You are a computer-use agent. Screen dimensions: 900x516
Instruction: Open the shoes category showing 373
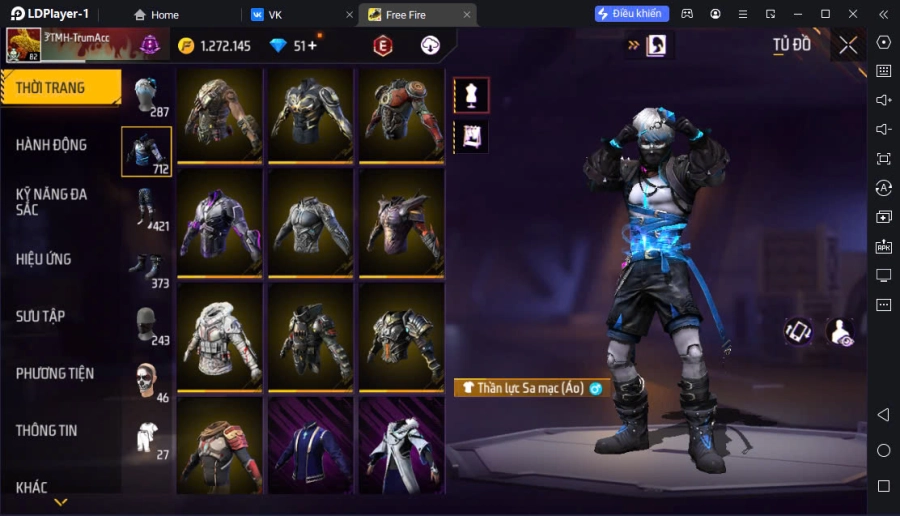pyautogui.click(x=148, y=266)
